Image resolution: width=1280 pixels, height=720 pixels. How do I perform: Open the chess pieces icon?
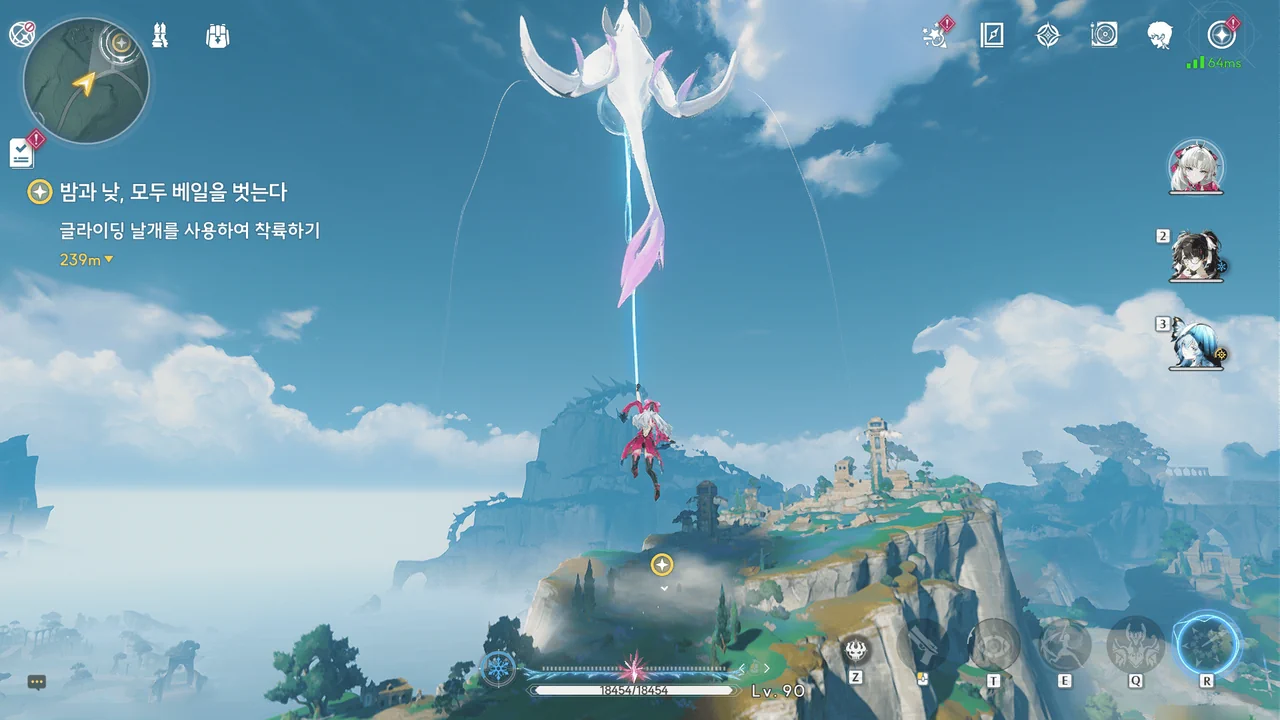click(x=160, y=36)
